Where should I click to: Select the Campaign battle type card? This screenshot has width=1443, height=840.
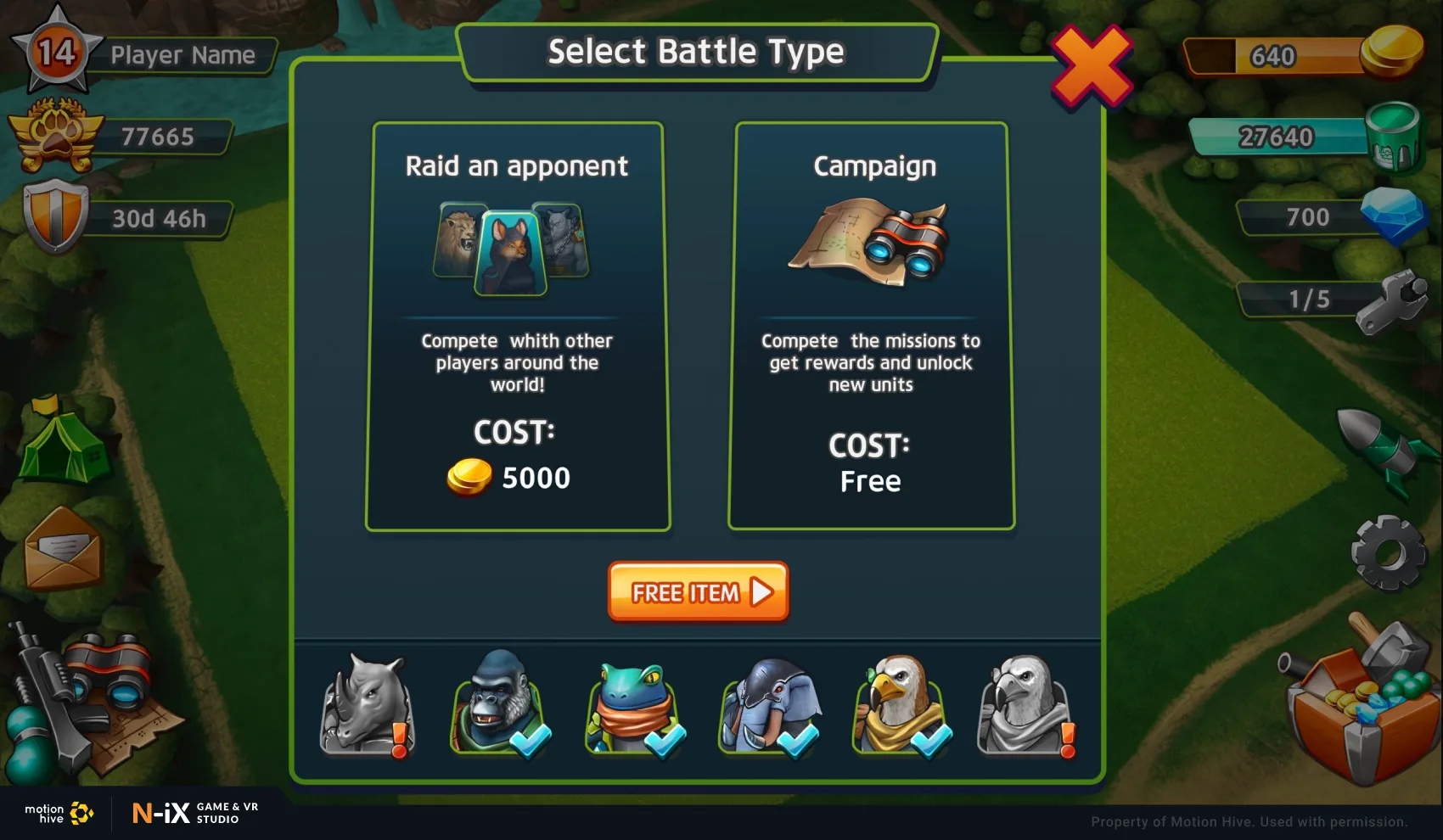coord(871,327)
